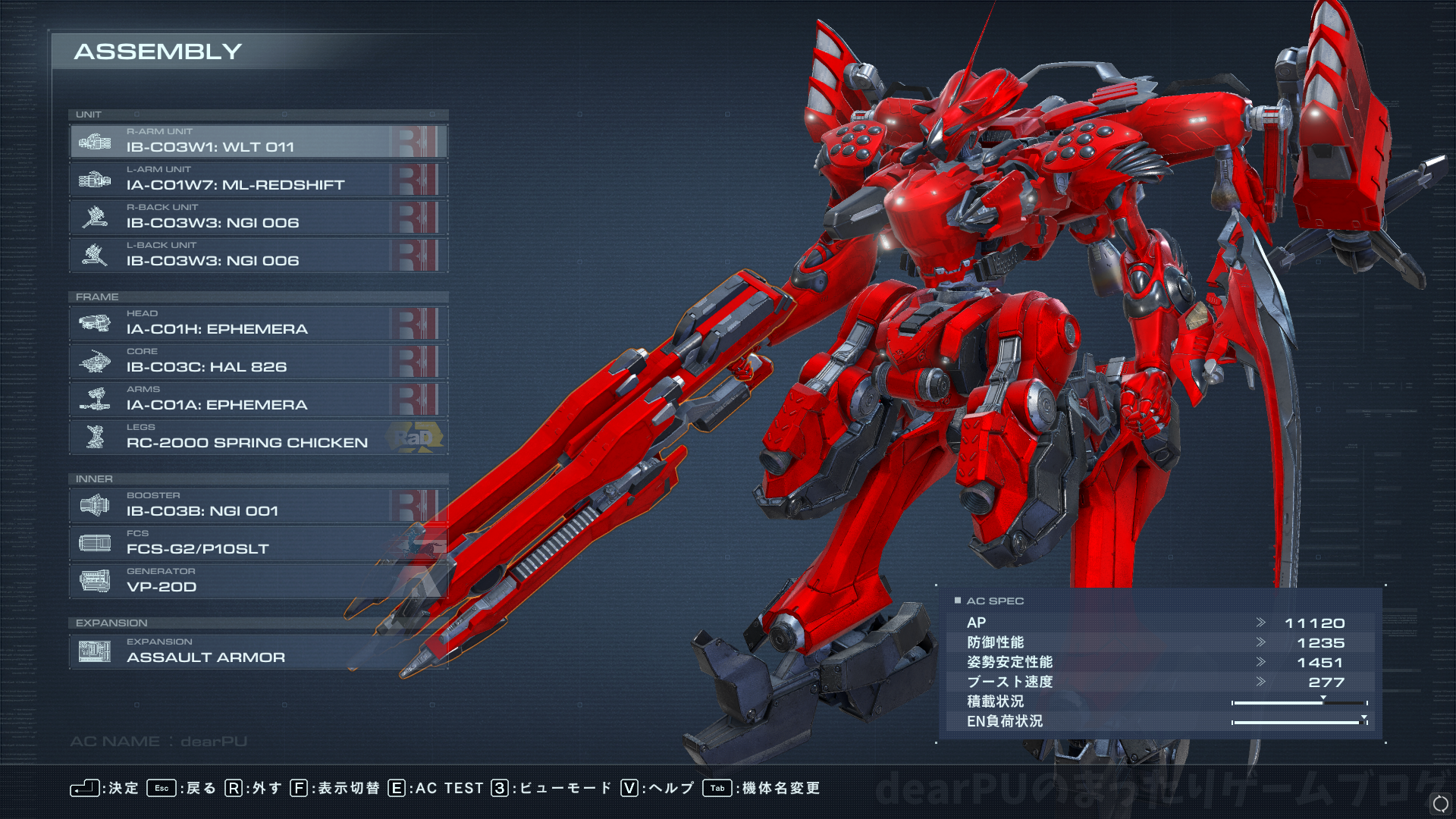
Task: Open the GENERATOR VP-20D slot
Action: pos(258,582)
